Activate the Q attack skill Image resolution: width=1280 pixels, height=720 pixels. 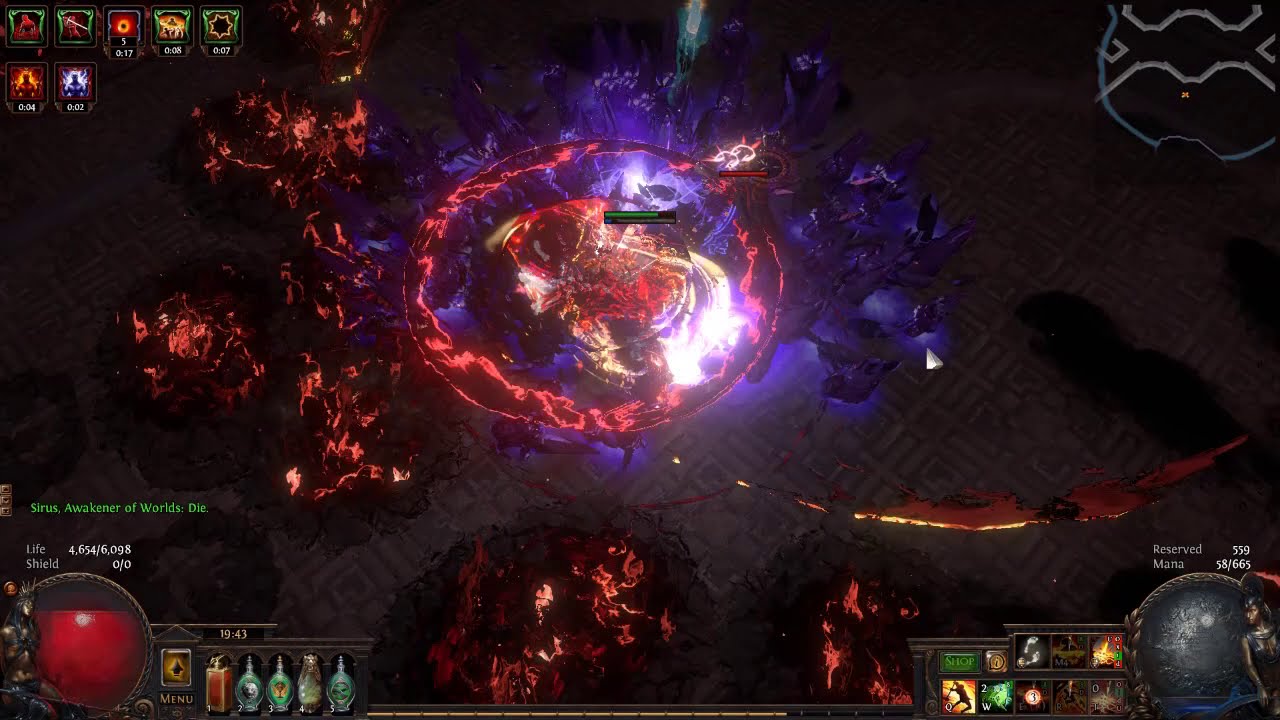958,696
